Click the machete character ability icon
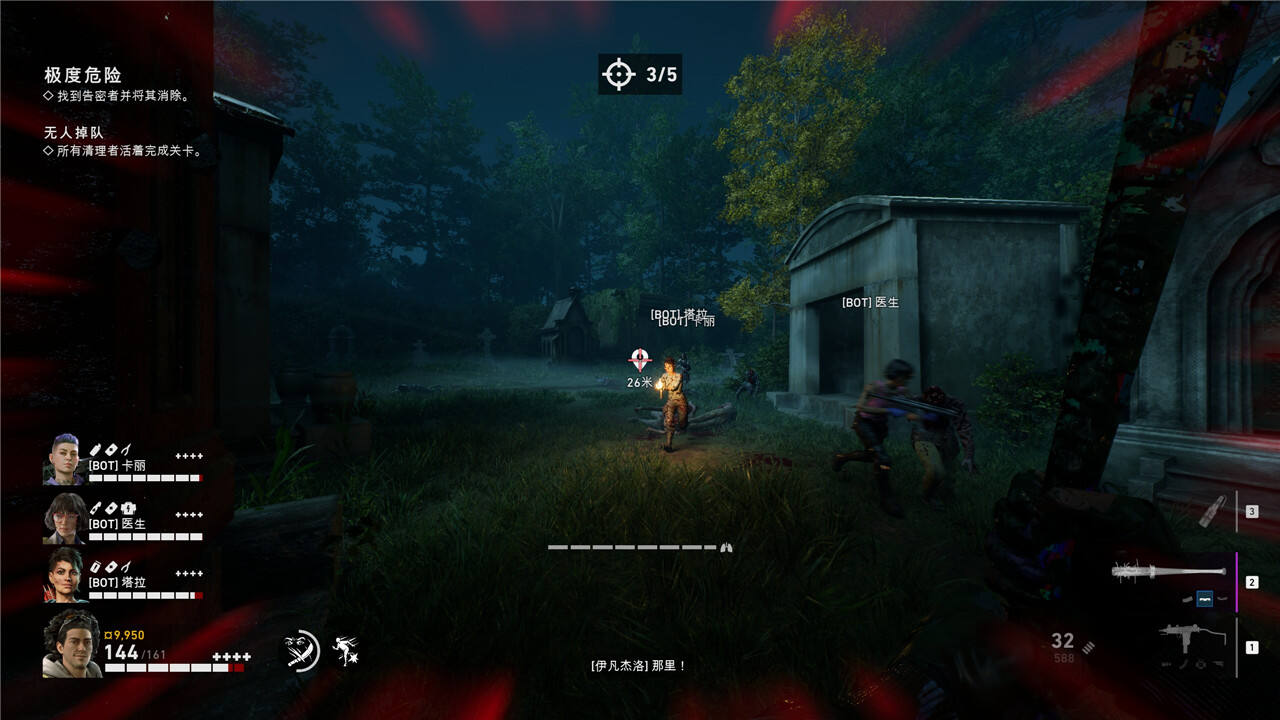The image size is (1280, 720). coord(301,651)
